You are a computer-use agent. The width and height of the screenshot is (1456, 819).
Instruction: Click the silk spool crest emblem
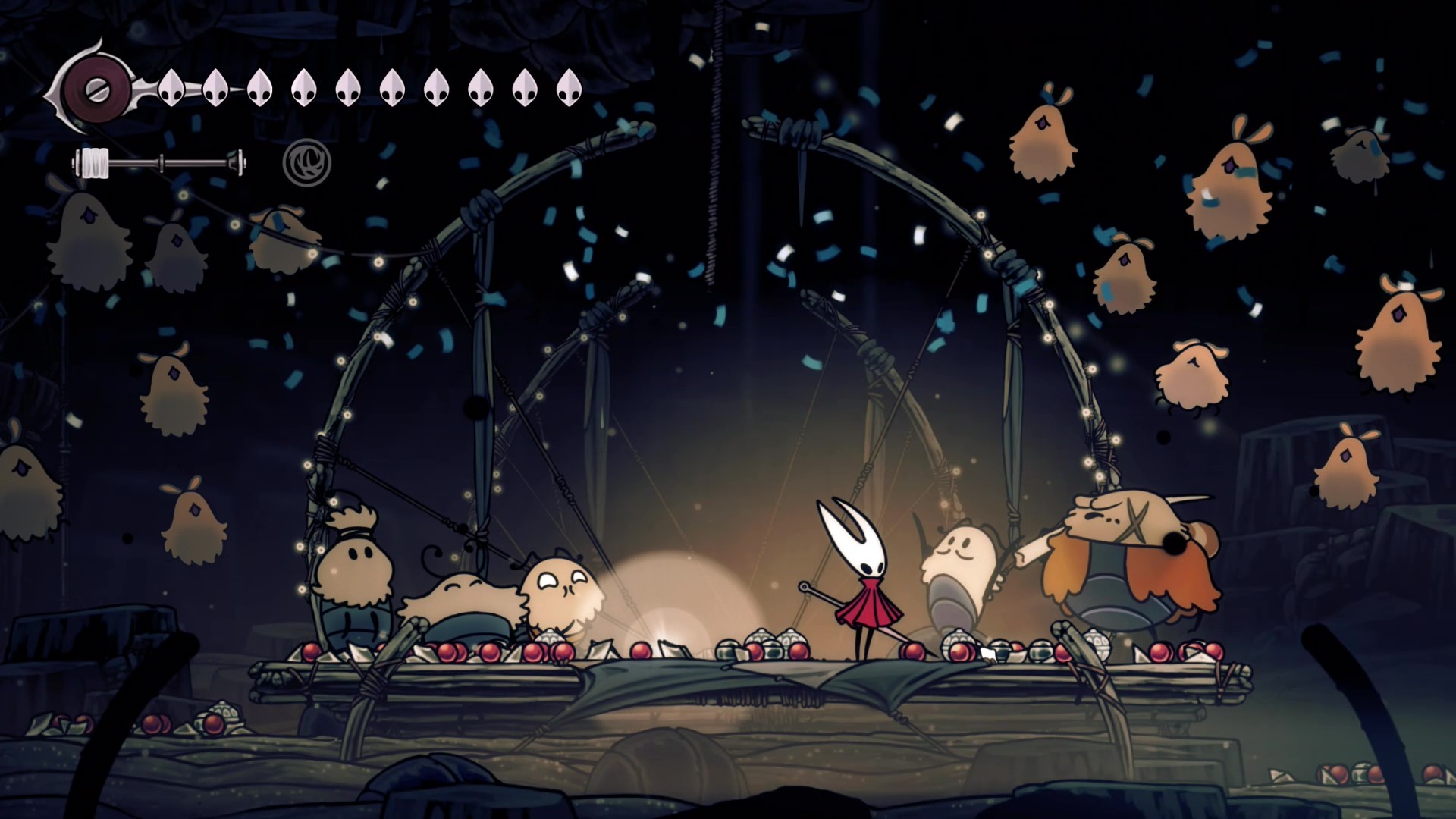click(96, 89)
